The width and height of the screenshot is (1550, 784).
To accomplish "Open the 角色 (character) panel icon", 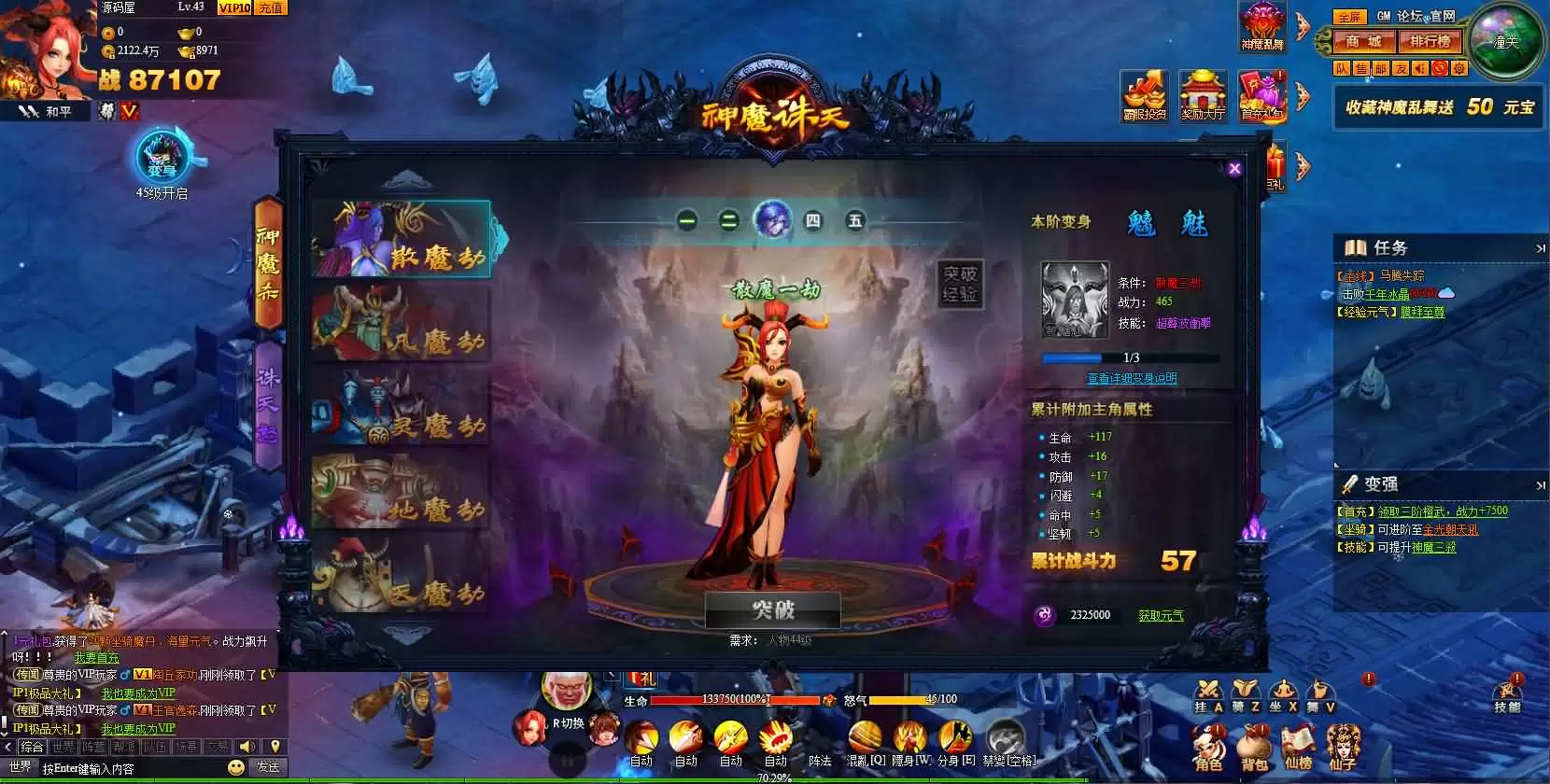I will point(1208,747).
